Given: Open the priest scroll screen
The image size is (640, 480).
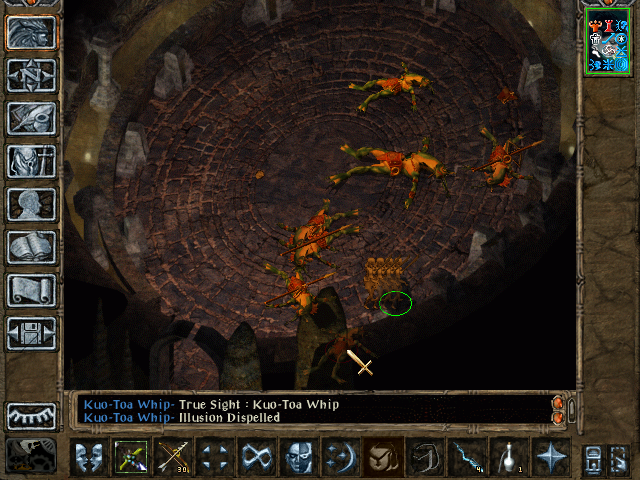Looking at the screenshot, I should [32, 290].
